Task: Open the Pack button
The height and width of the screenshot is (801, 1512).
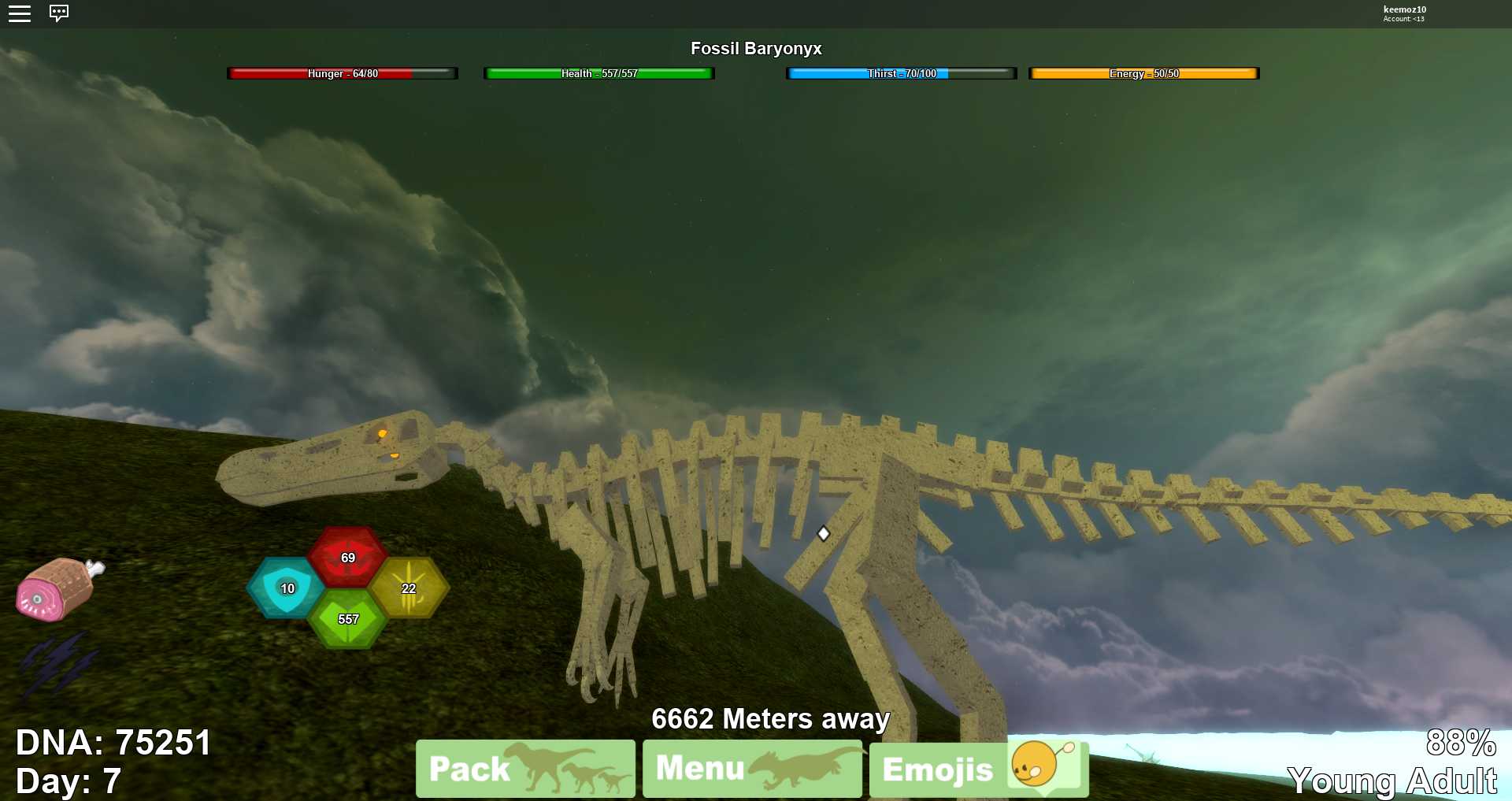Action: [x=525, y=768]
